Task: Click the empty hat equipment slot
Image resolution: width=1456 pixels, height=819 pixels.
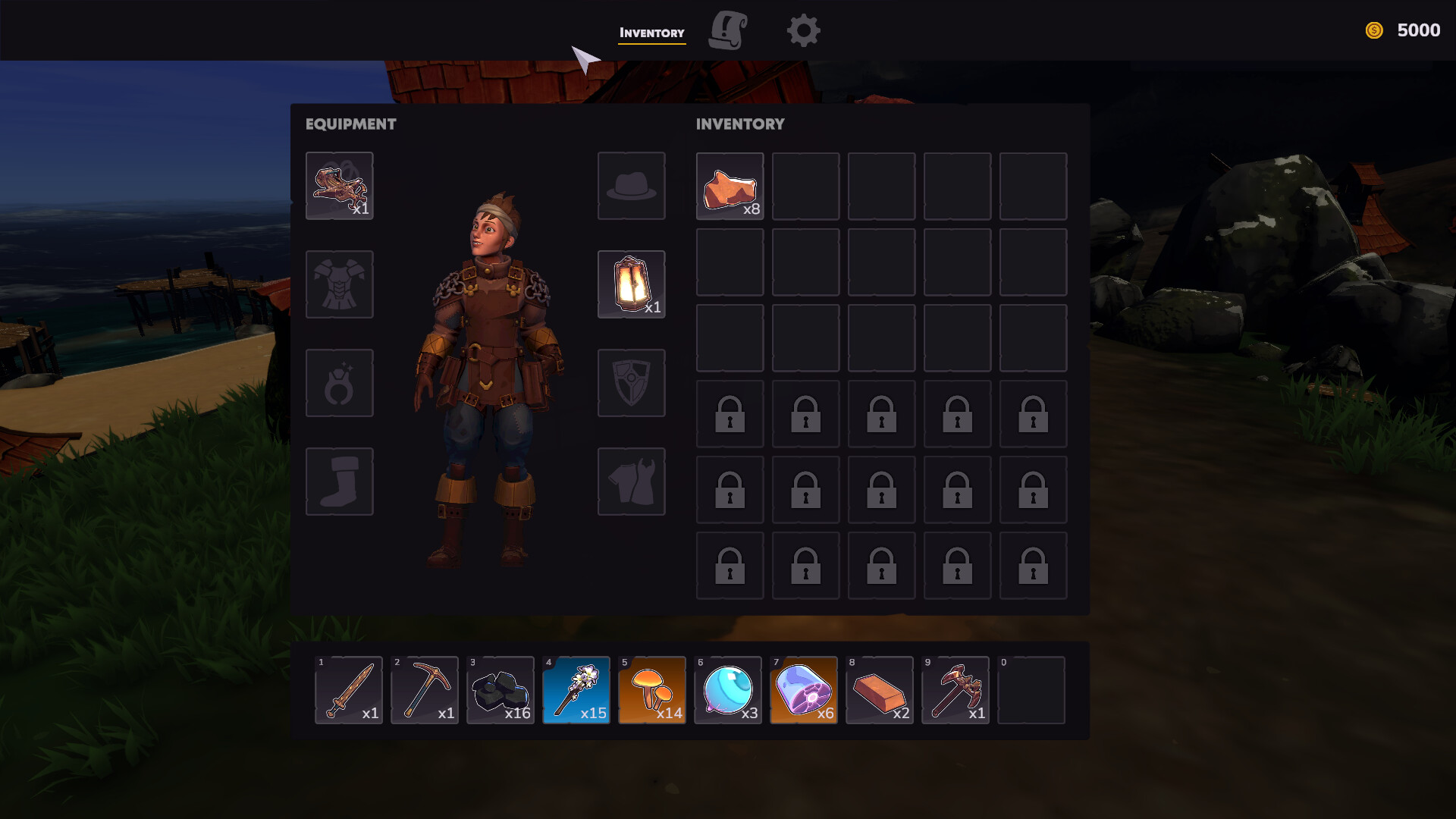Action: (x=631, y=185)
